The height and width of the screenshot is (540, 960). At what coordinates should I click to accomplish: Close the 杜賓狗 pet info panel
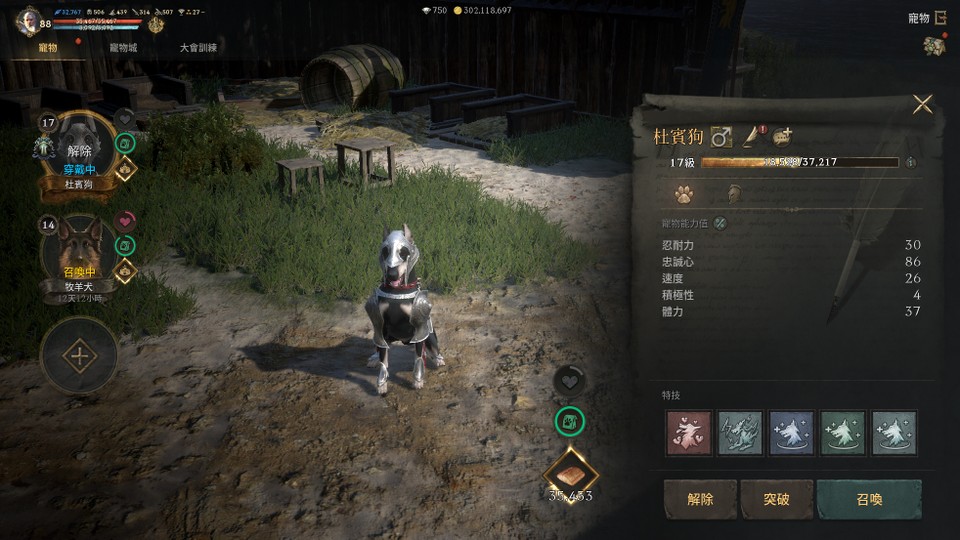922,104
